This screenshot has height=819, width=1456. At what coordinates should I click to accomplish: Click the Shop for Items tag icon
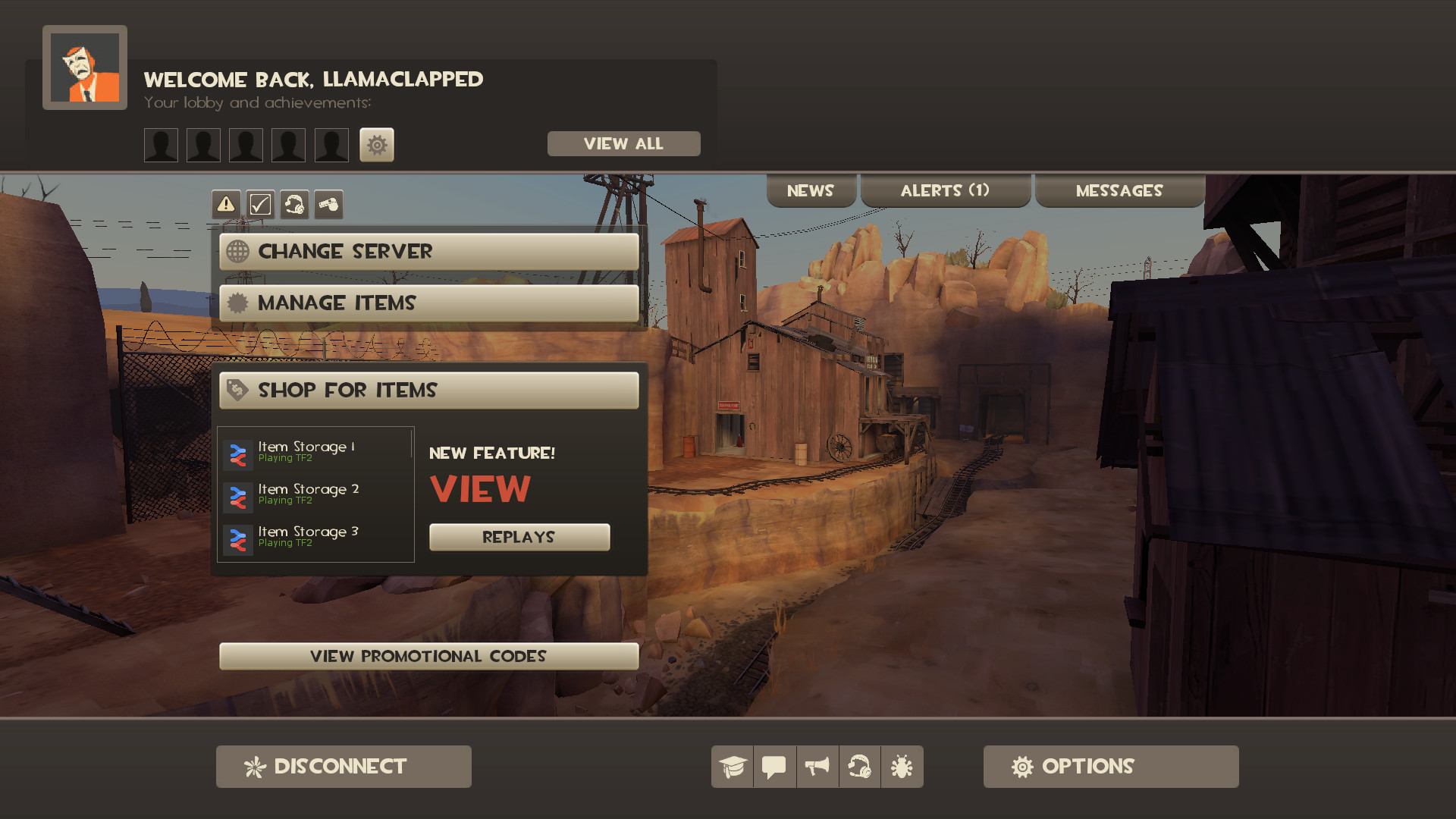[x=239, y=390]
